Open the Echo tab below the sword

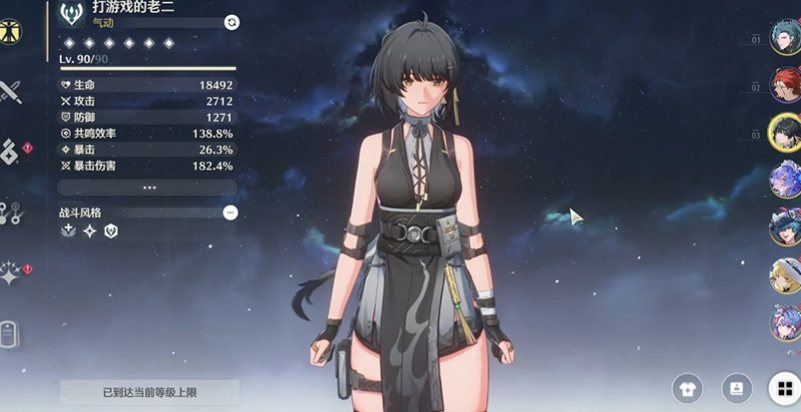(x=9, y=151)
